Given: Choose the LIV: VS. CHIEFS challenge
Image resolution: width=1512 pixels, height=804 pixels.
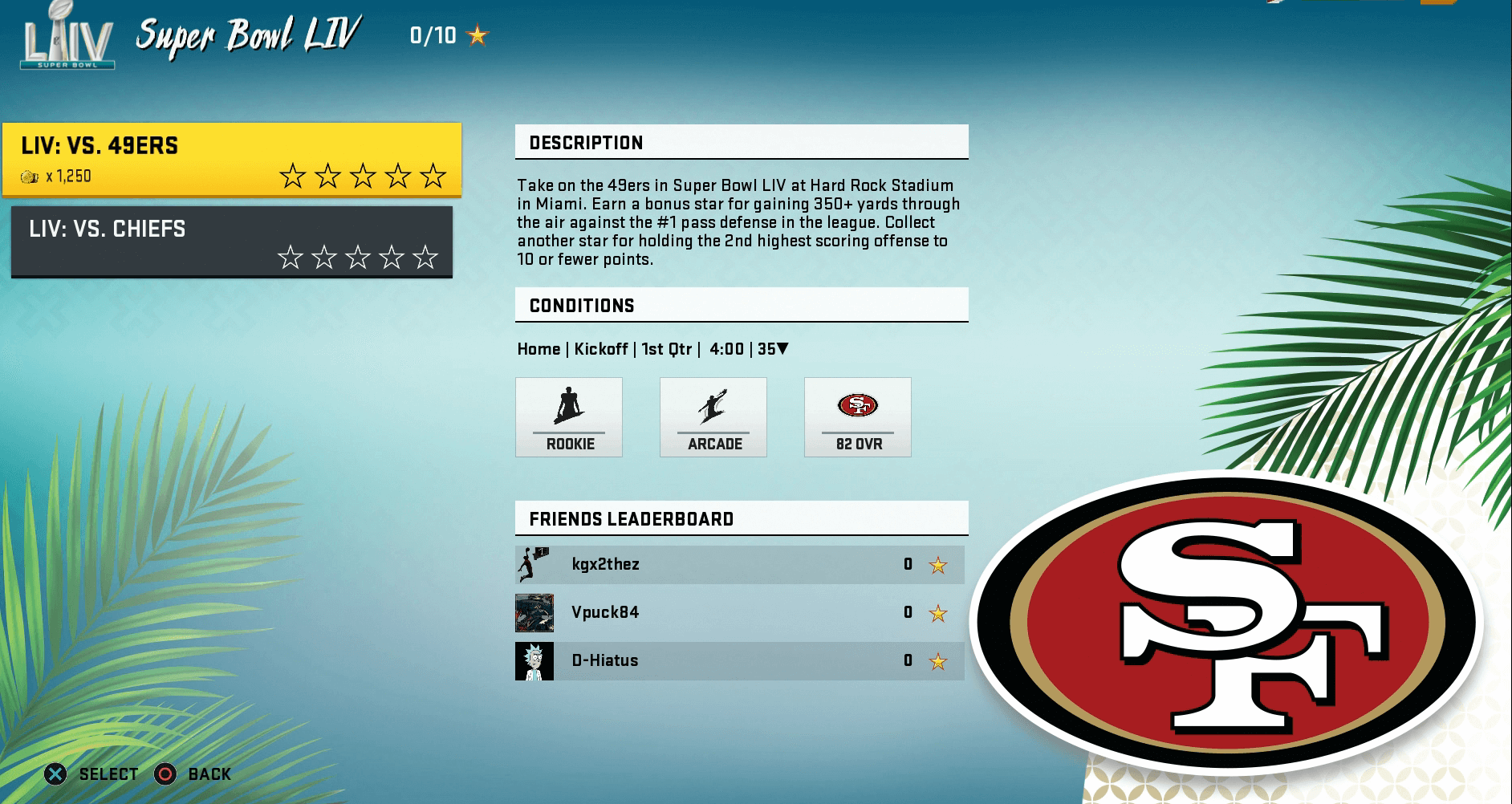Looking at the screenshot, I should 231,242.
